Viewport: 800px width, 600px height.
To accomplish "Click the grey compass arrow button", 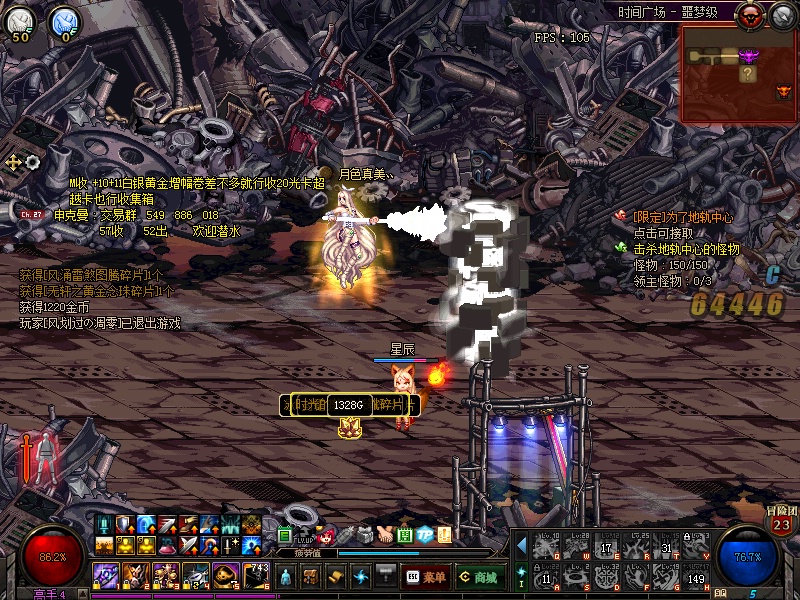I will (781, 15).
